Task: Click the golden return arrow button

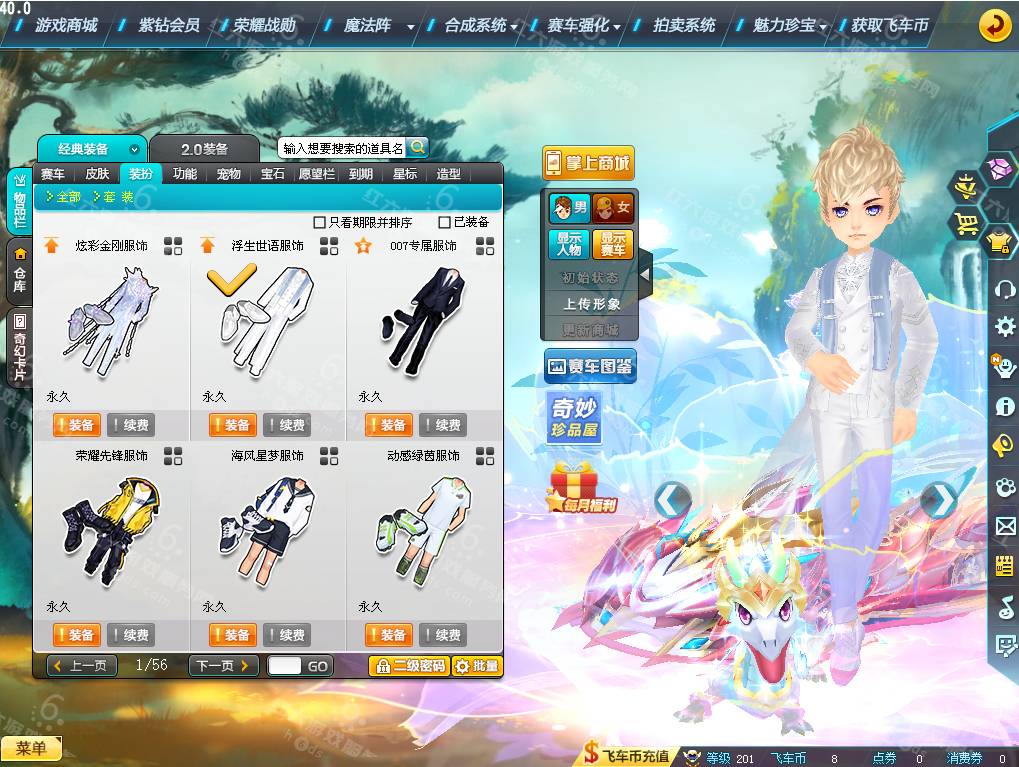Action: pyautogui.click(x=994, y=25)
